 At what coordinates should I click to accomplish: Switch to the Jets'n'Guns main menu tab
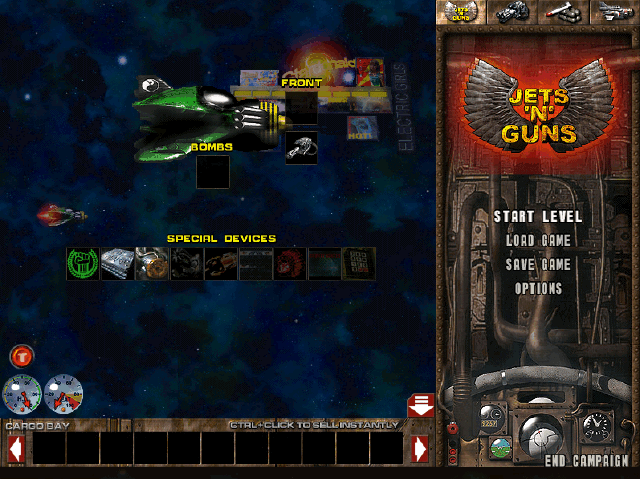(462, 11)
